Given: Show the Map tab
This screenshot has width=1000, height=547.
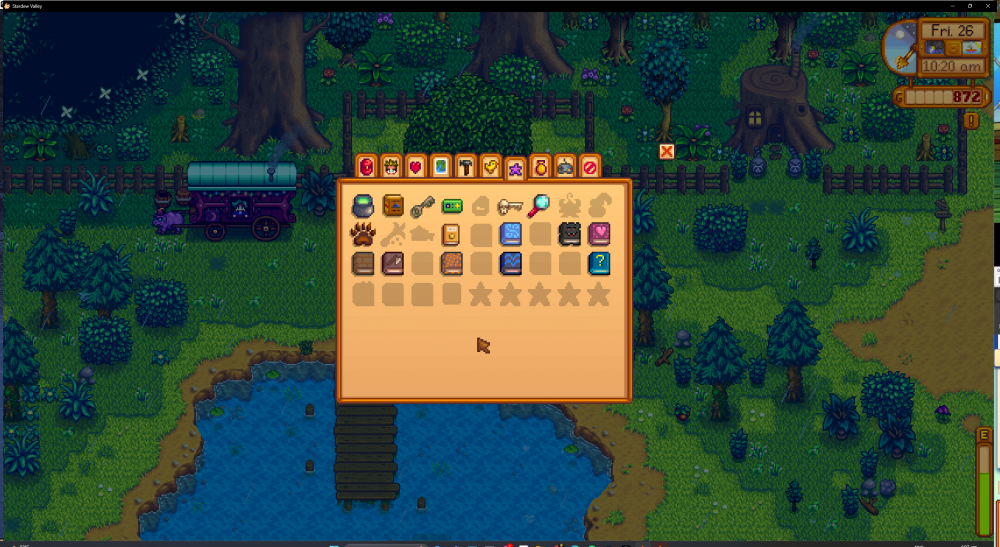Looking at the screenshot, I should 440,166.
